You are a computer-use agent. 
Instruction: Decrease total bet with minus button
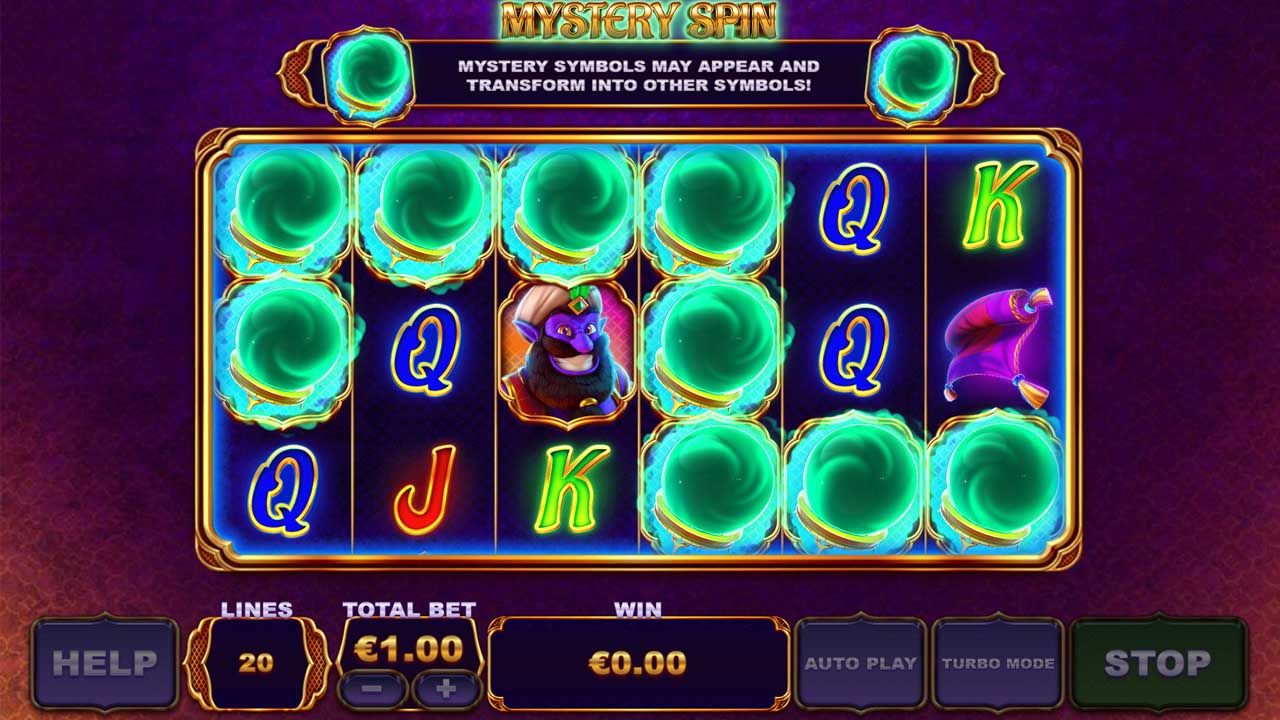click(x=372, y=689)
